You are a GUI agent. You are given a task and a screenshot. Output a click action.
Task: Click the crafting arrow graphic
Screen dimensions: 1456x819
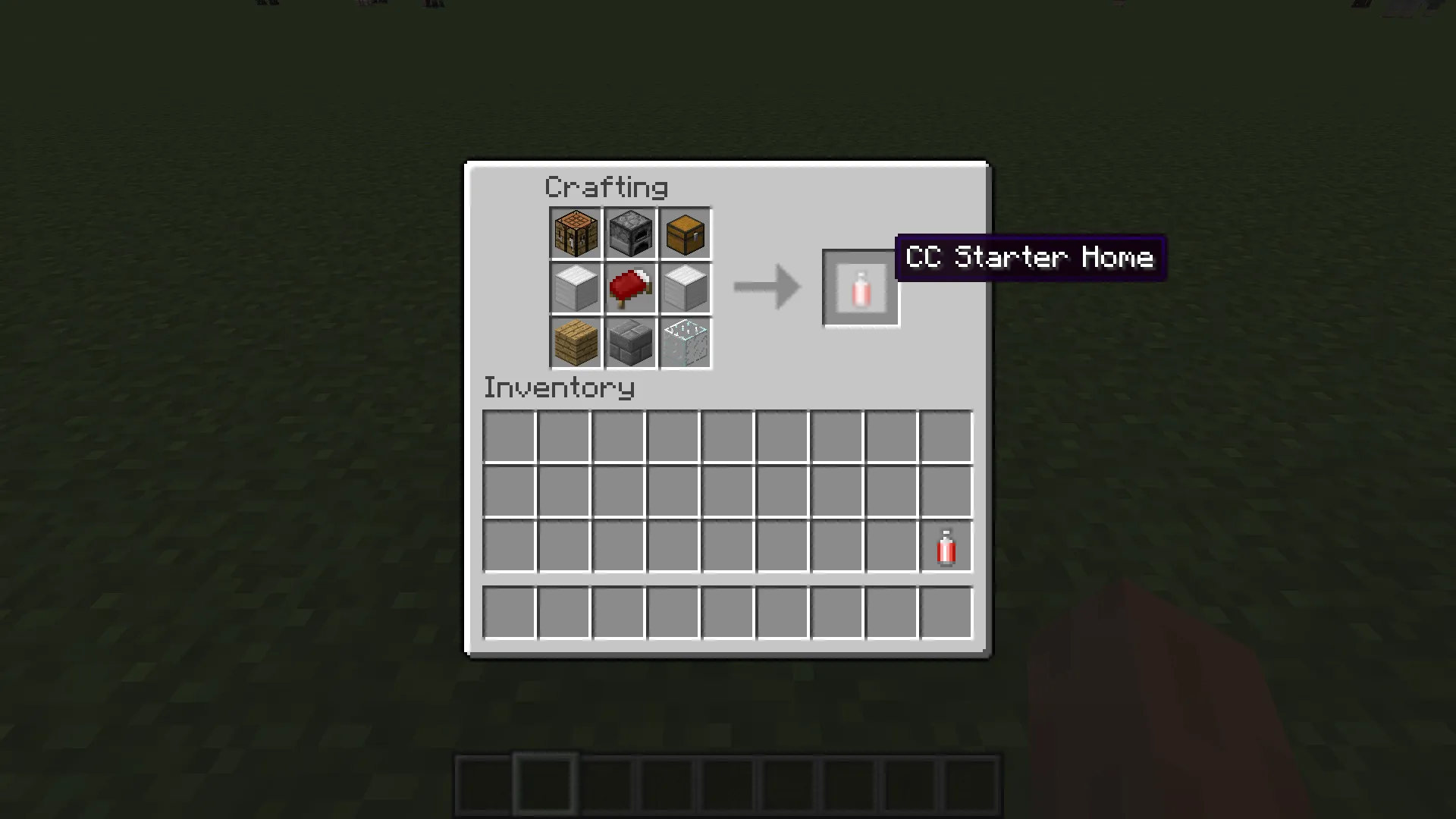(764, 287)
